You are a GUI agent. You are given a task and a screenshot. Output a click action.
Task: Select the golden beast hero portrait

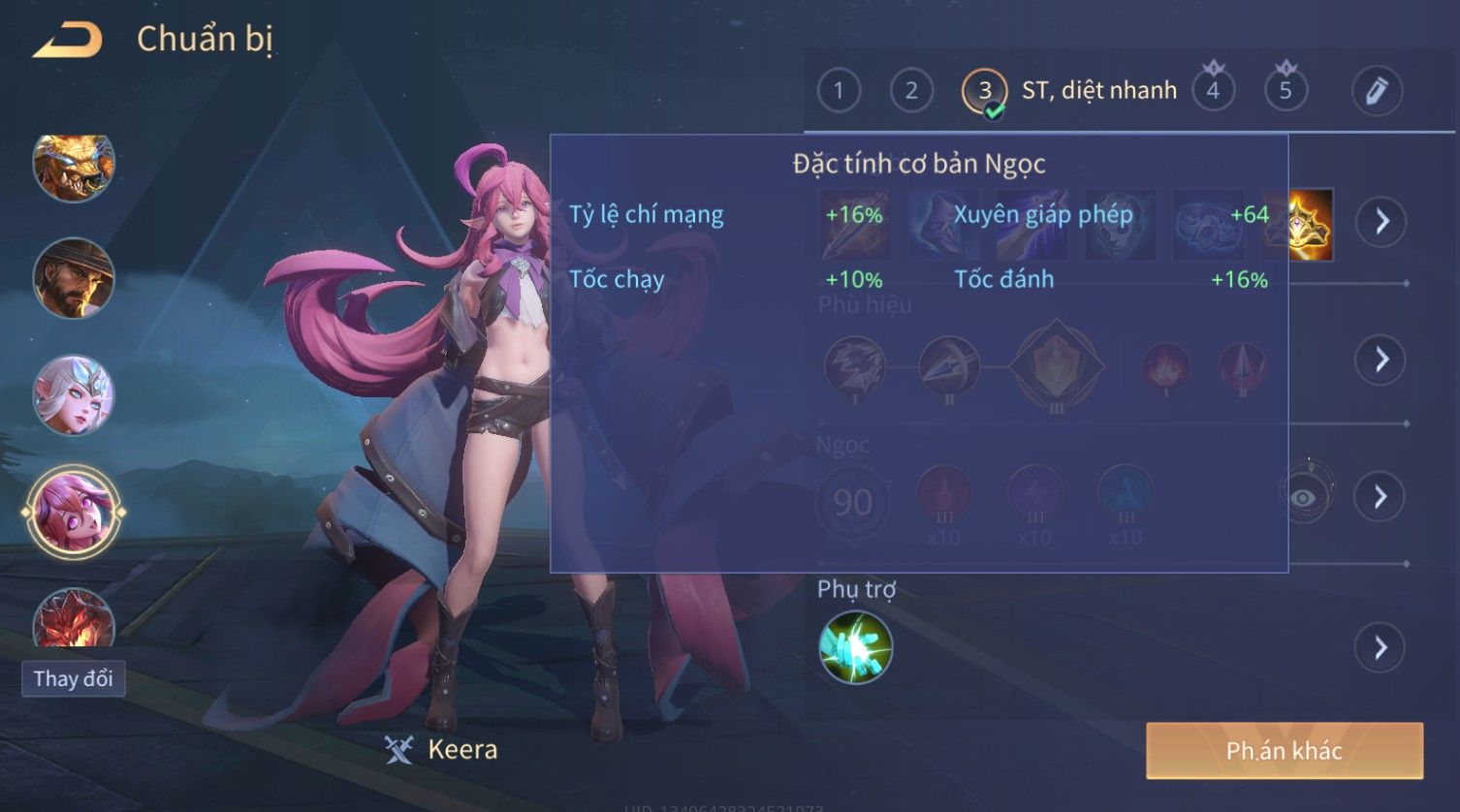(74, 167)
